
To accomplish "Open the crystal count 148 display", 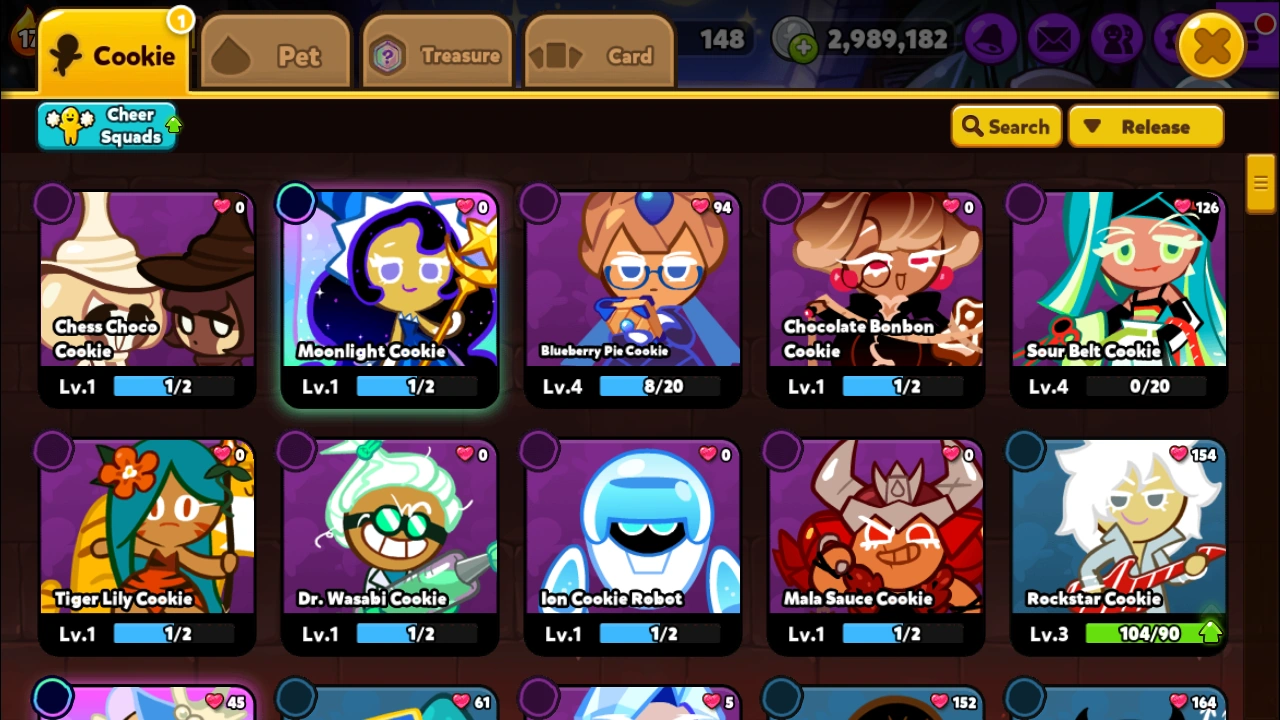I will (722, 39).
